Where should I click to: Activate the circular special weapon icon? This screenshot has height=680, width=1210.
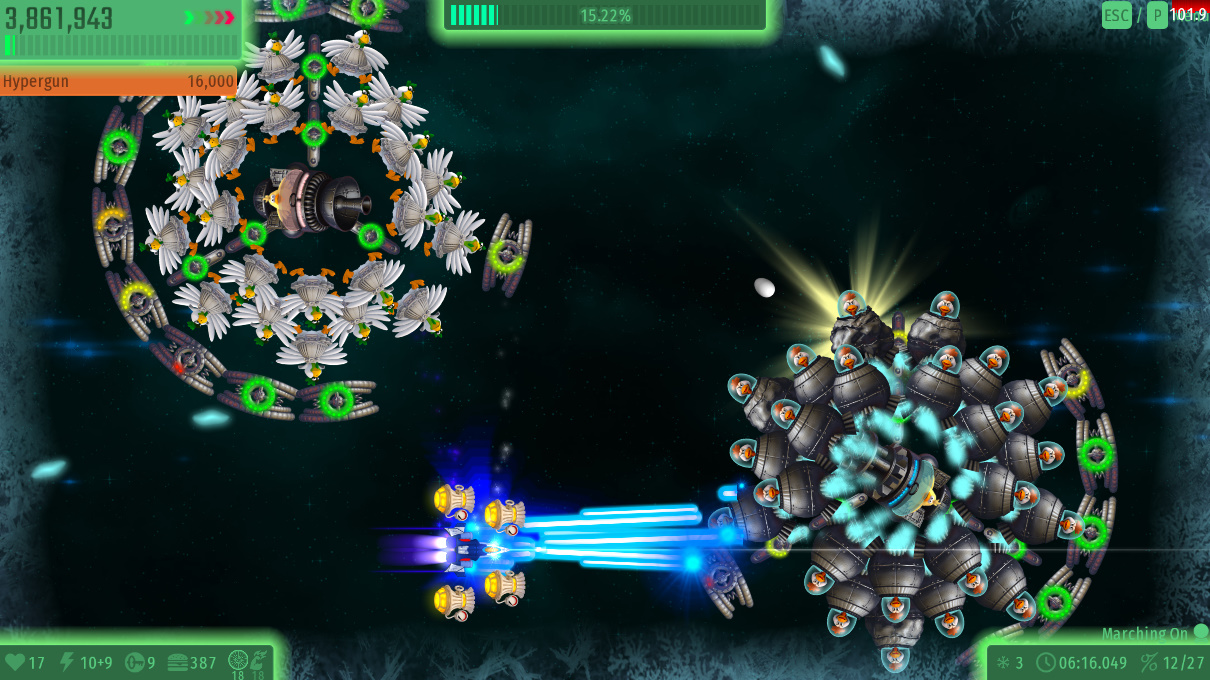(238, 660)
